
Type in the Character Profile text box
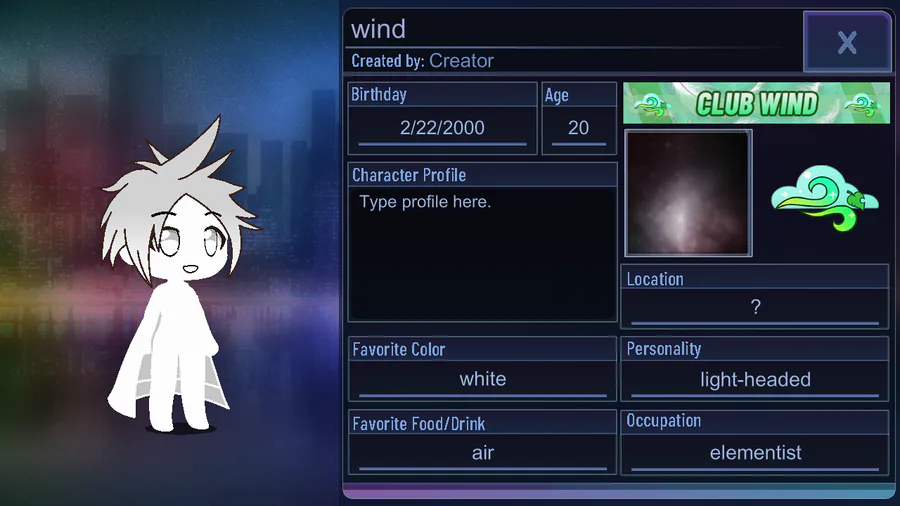482,253
